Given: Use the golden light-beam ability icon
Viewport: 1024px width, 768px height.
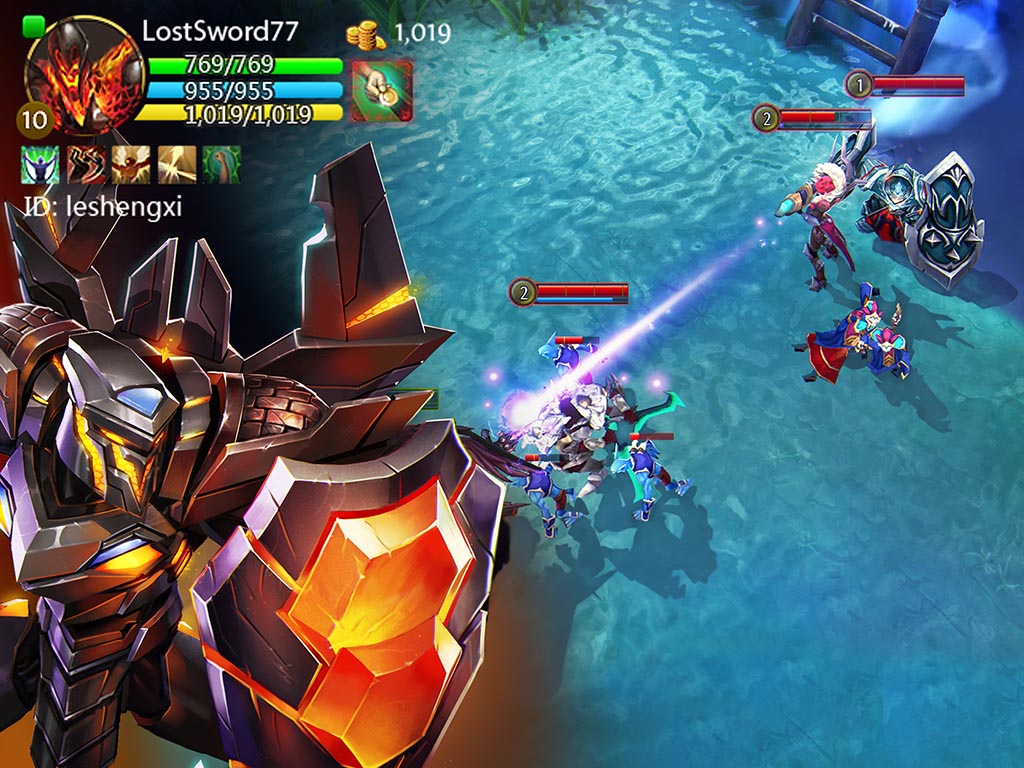Looking at the screenshot, I should (177, 164).
